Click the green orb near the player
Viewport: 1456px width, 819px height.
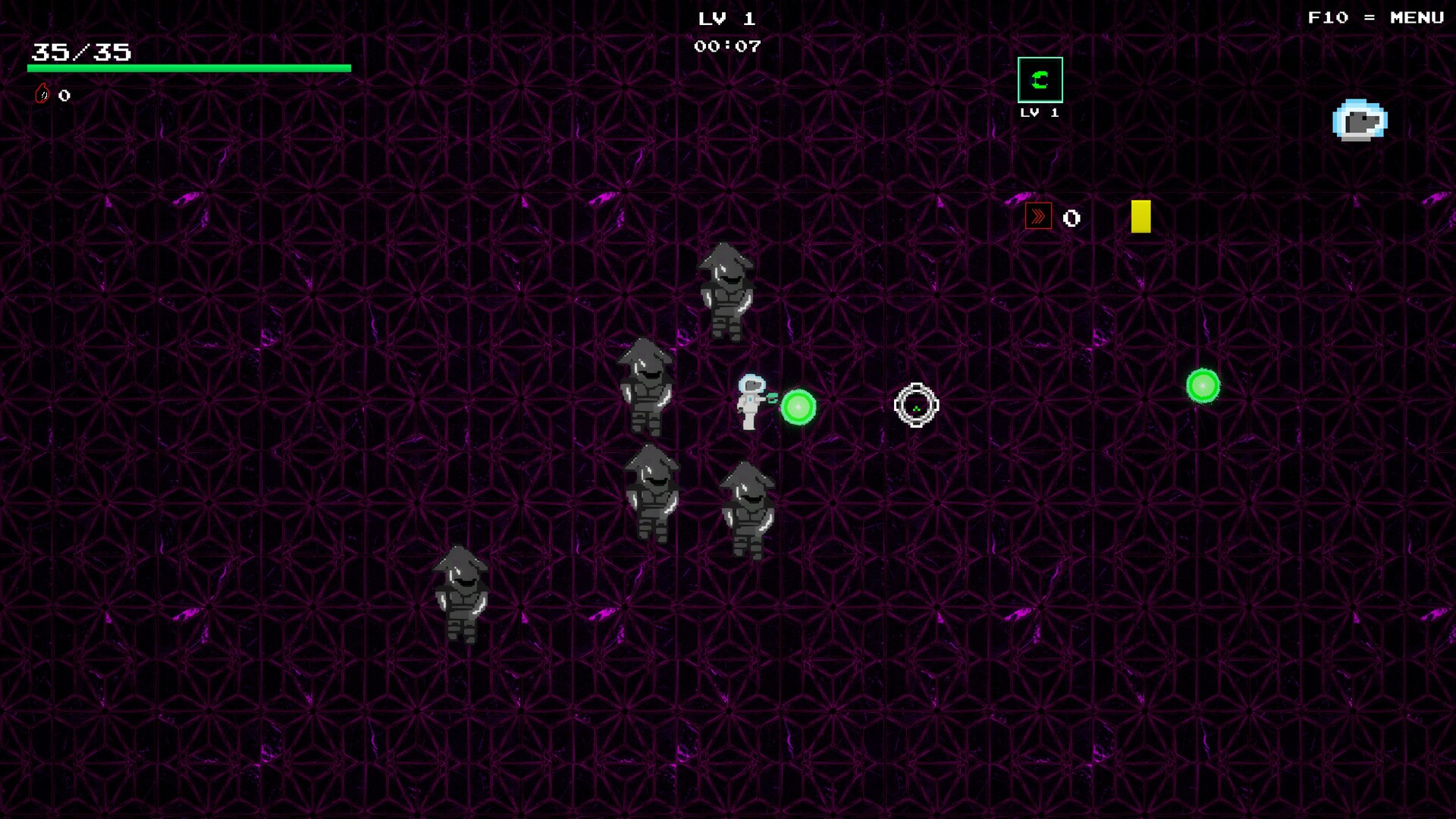click(x=799, y=409)
